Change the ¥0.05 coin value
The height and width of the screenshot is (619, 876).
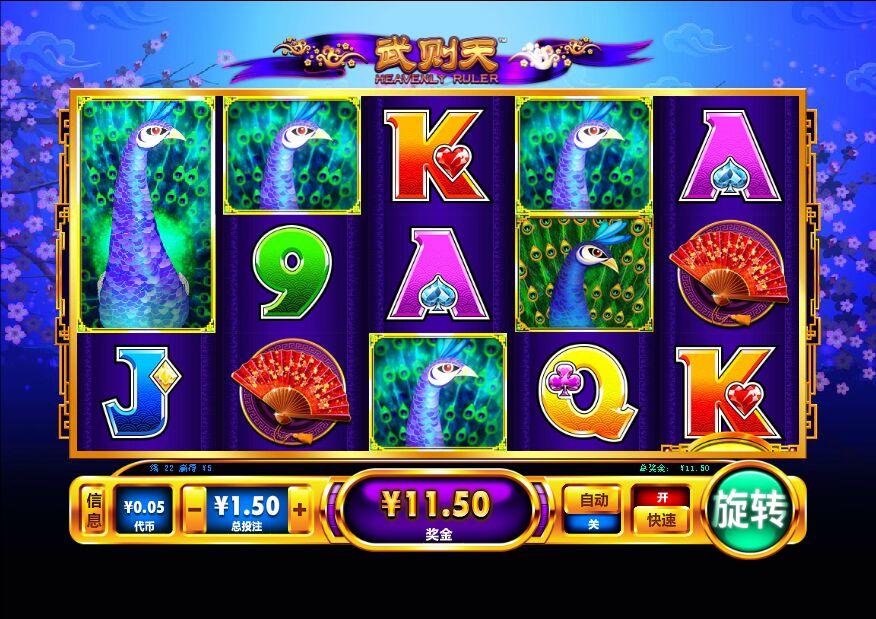[x=142, y=510]
